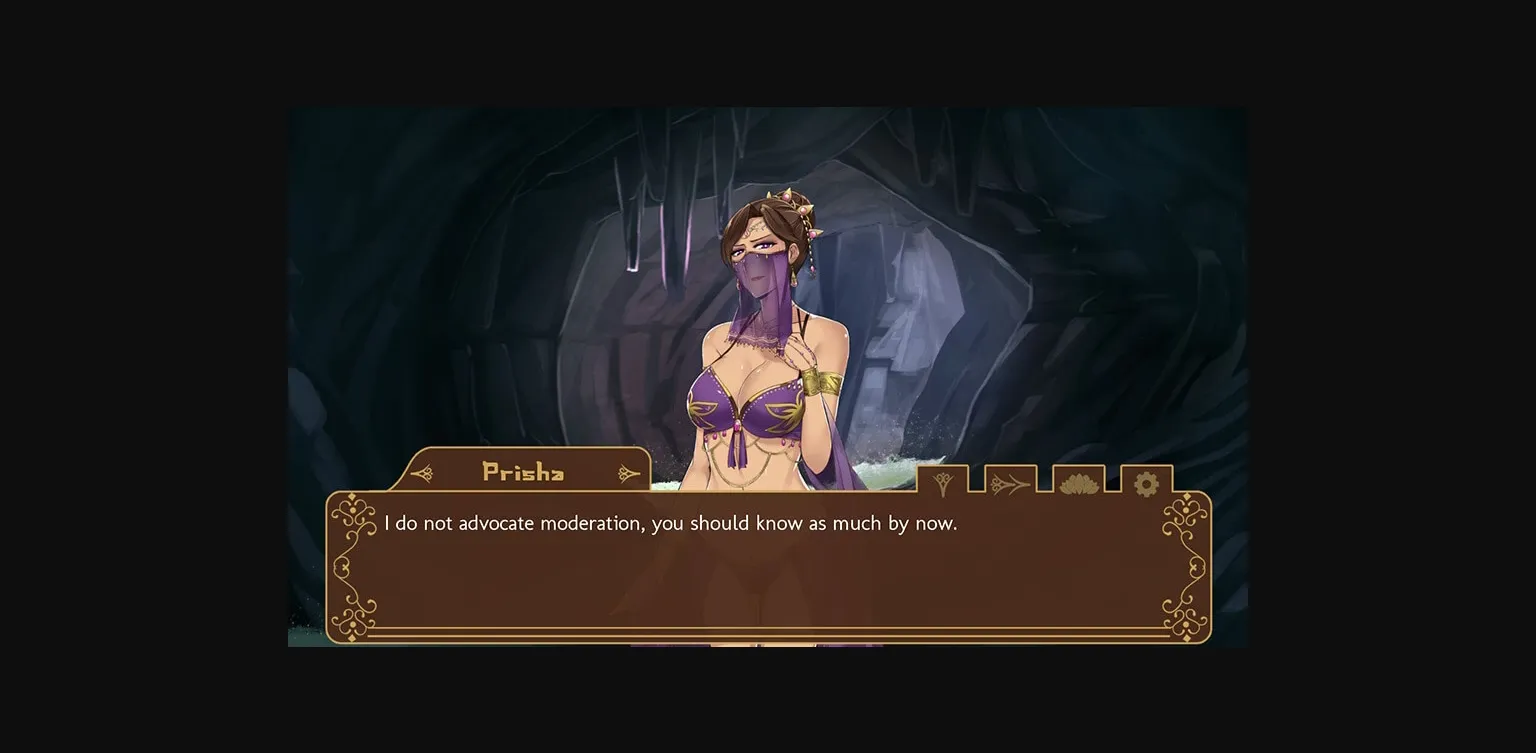Advance dialogue by clicking the text box
Screen dimensions: 1536x753
click(x=768, y=570)
